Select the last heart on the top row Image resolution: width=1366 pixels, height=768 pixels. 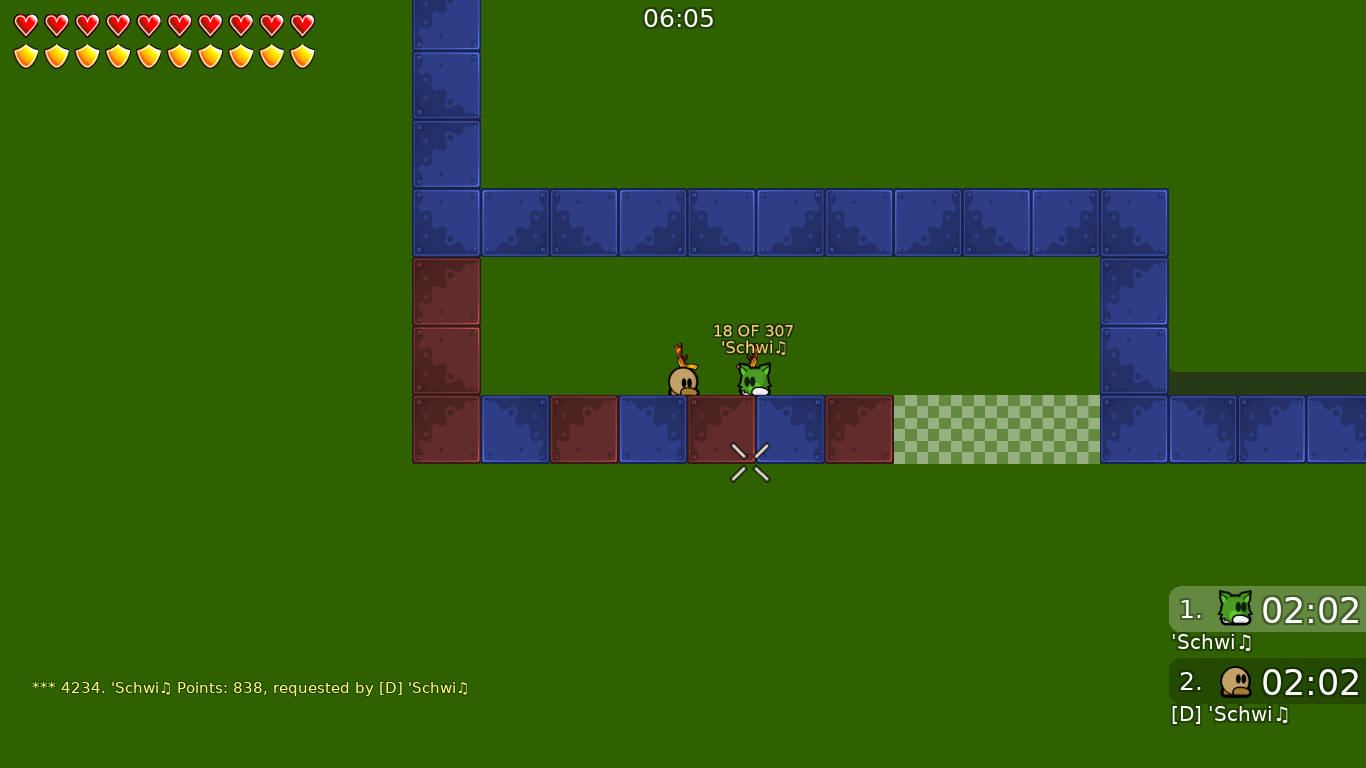click(x=301, y=26)
